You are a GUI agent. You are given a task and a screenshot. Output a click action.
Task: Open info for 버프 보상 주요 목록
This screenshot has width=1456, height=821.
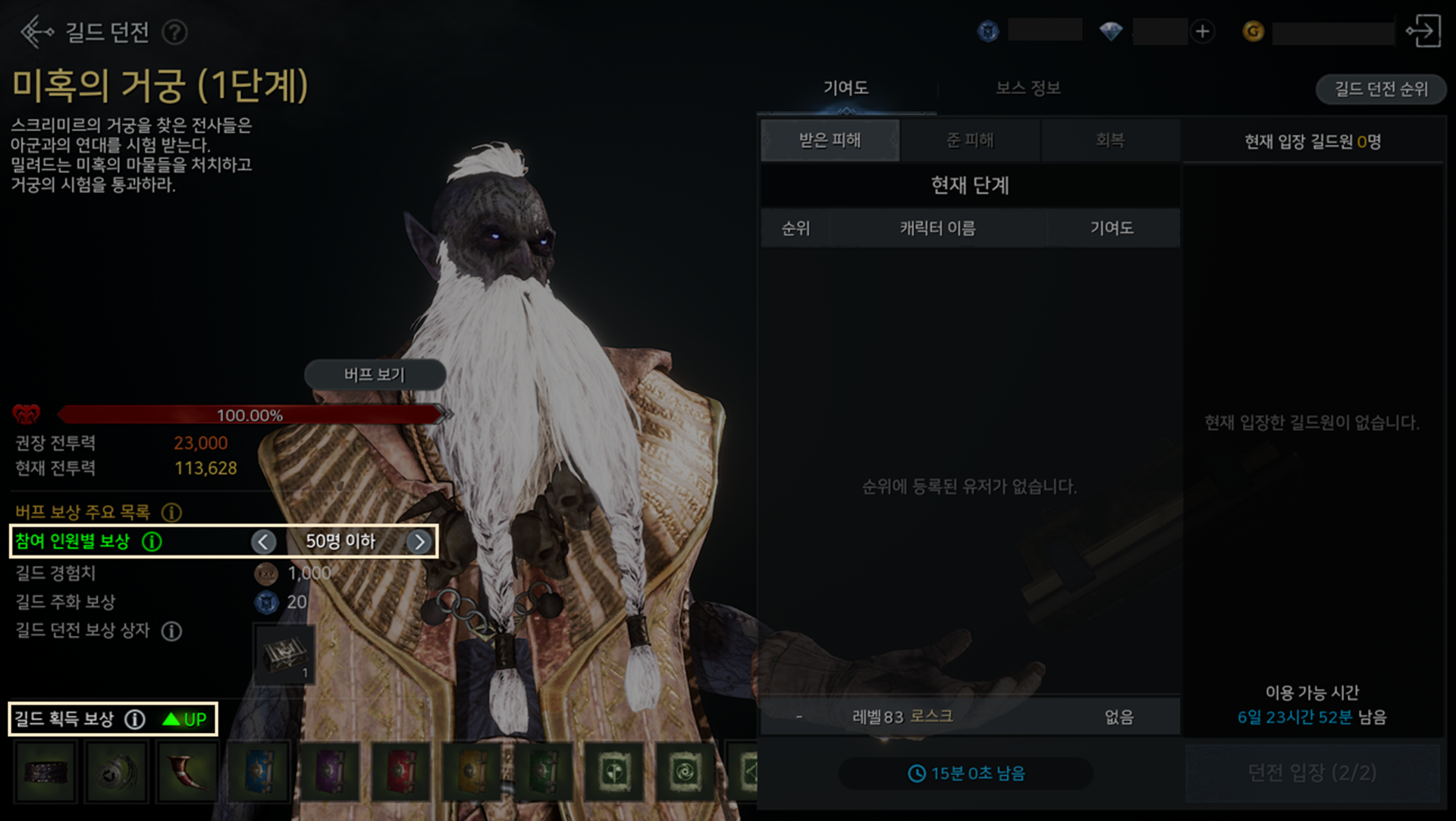tap(172, 512)
